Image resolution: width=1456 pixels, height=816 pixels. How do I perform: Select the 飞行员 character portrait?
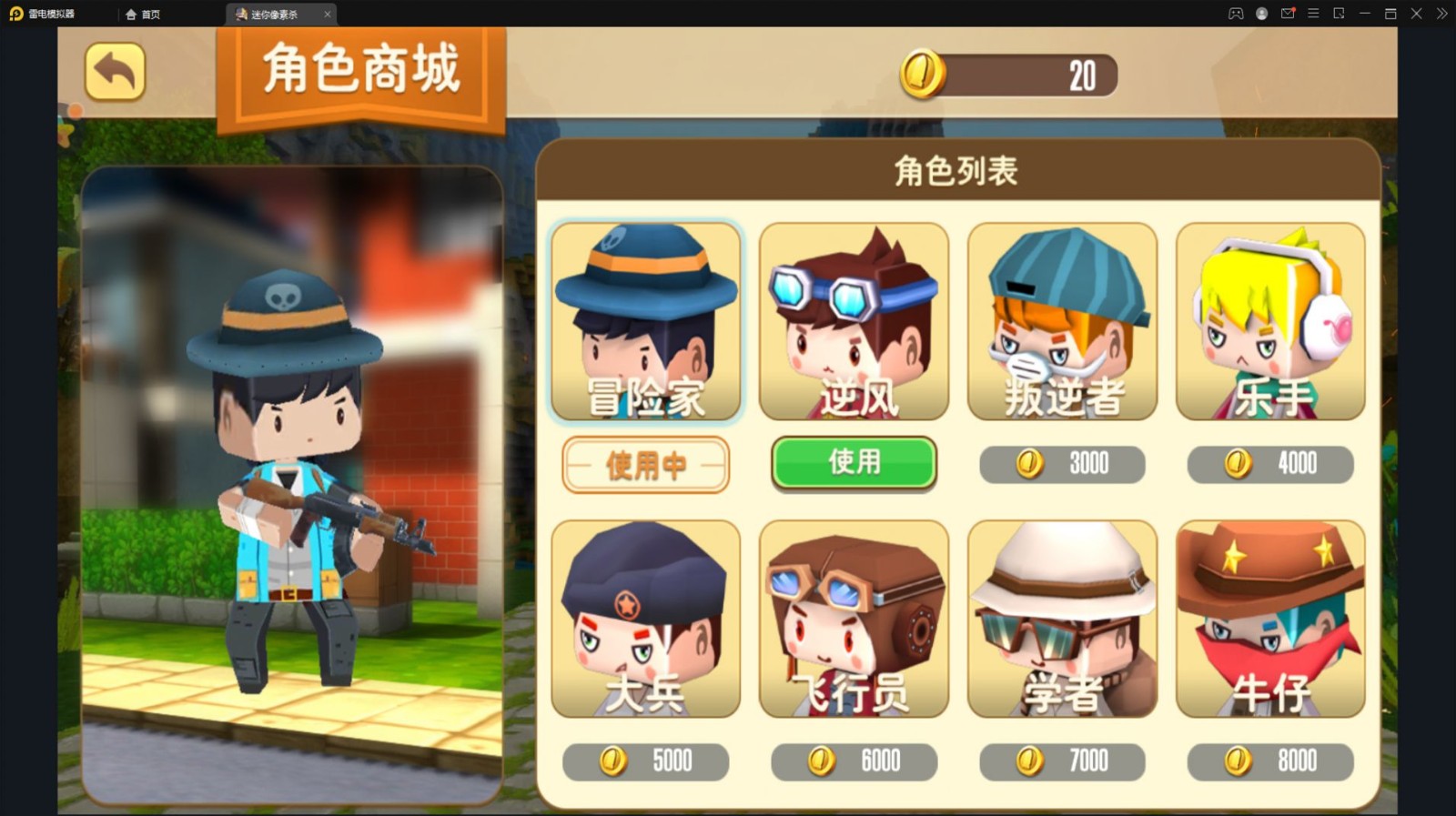[x=853, y=620]
